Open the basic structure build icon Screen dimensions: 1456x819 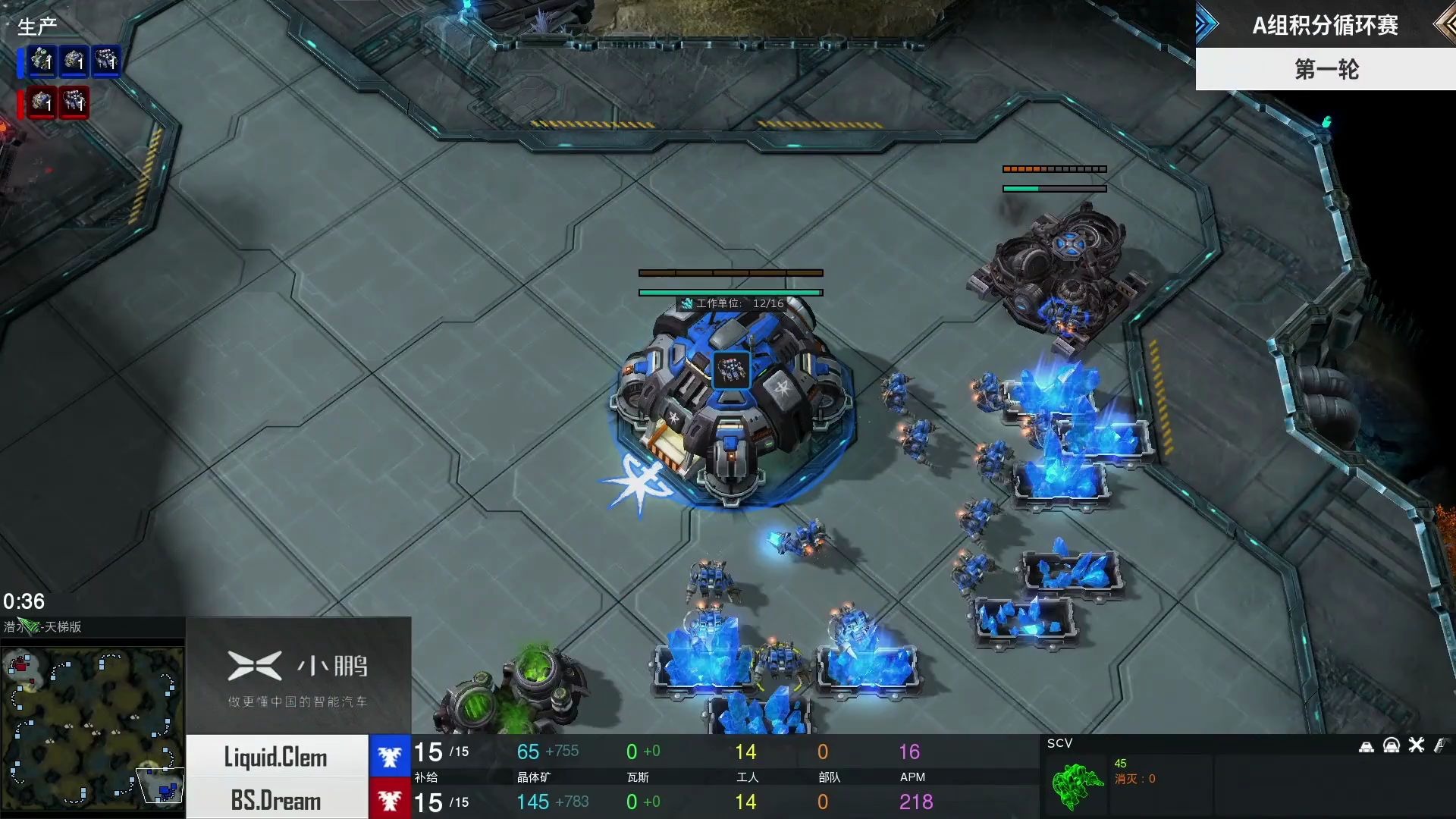(x=1367, y=746)
